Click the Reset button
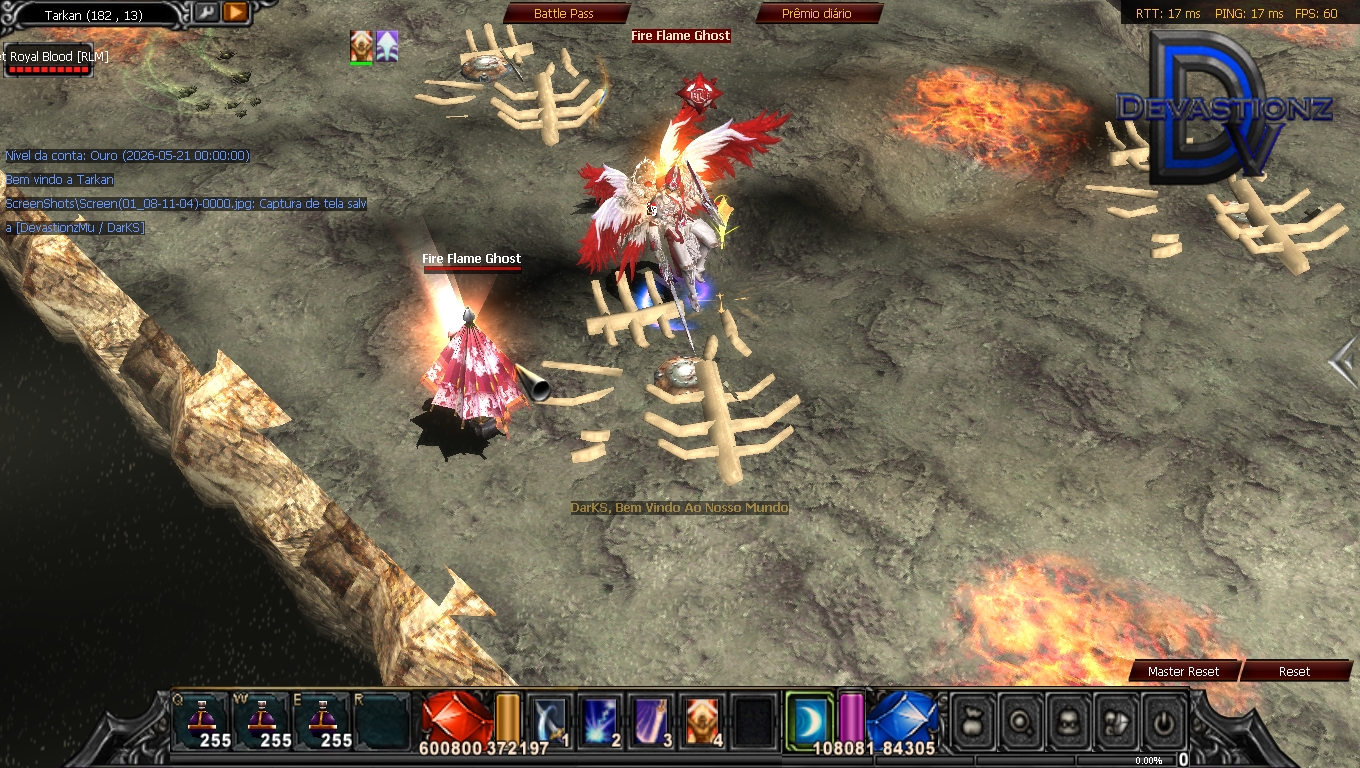This screenshot has width=1360, height=768. coord(1294,672)
